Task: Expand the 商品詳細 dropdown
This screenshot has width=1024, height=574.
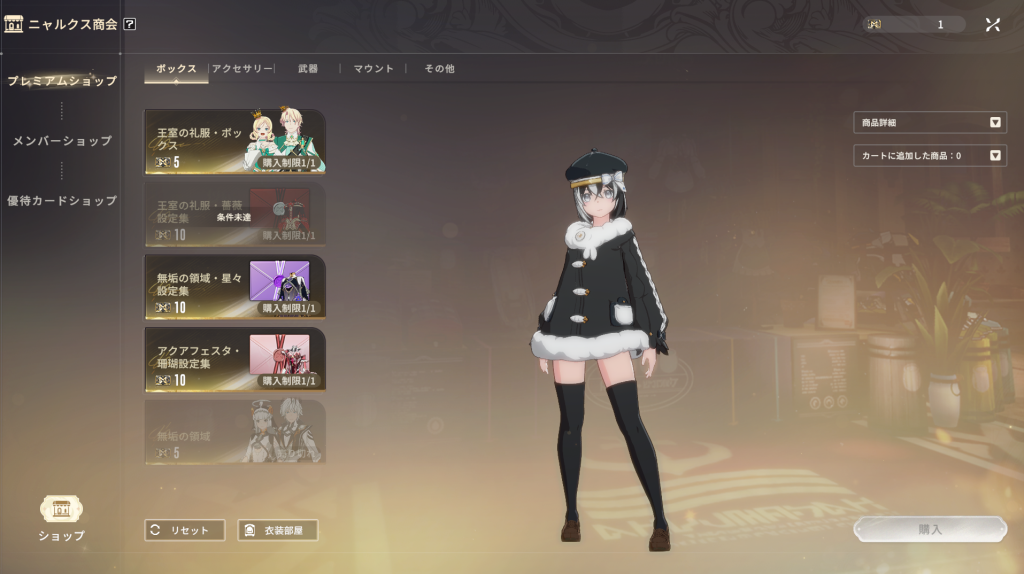Action: pyautogui.click(x=929, y=123)
